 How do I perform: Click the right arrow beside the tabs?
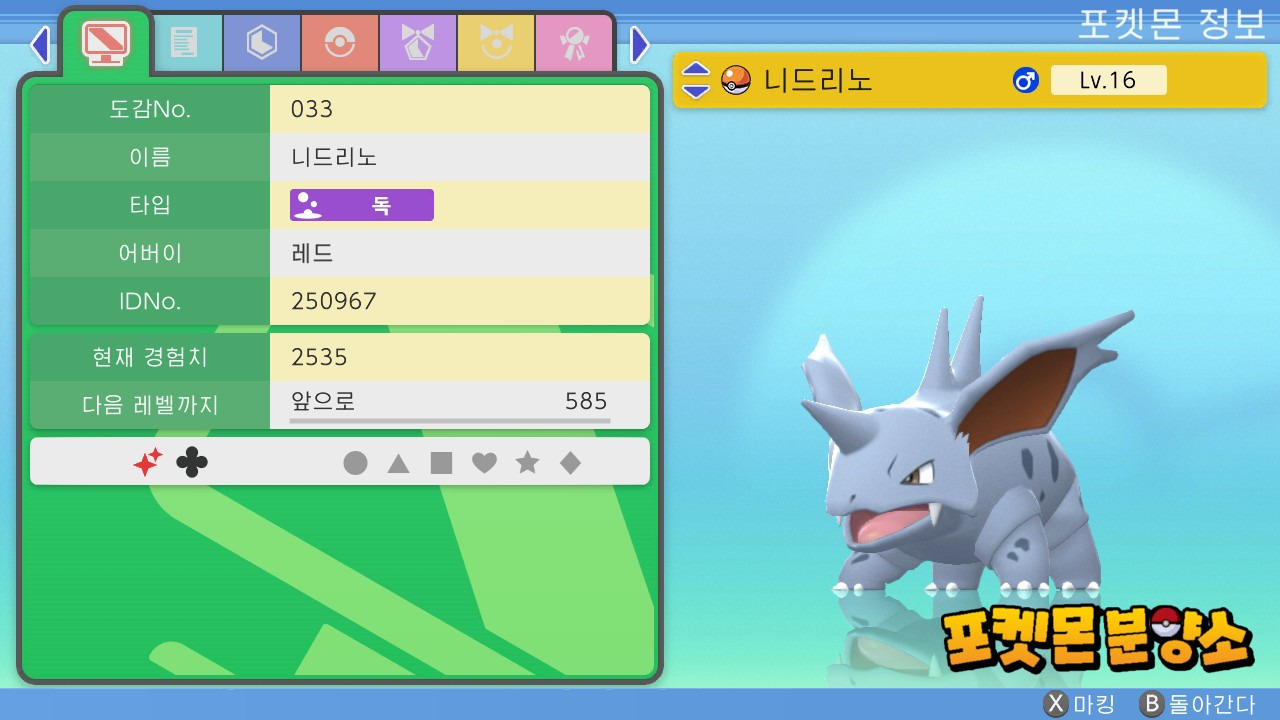640,44
